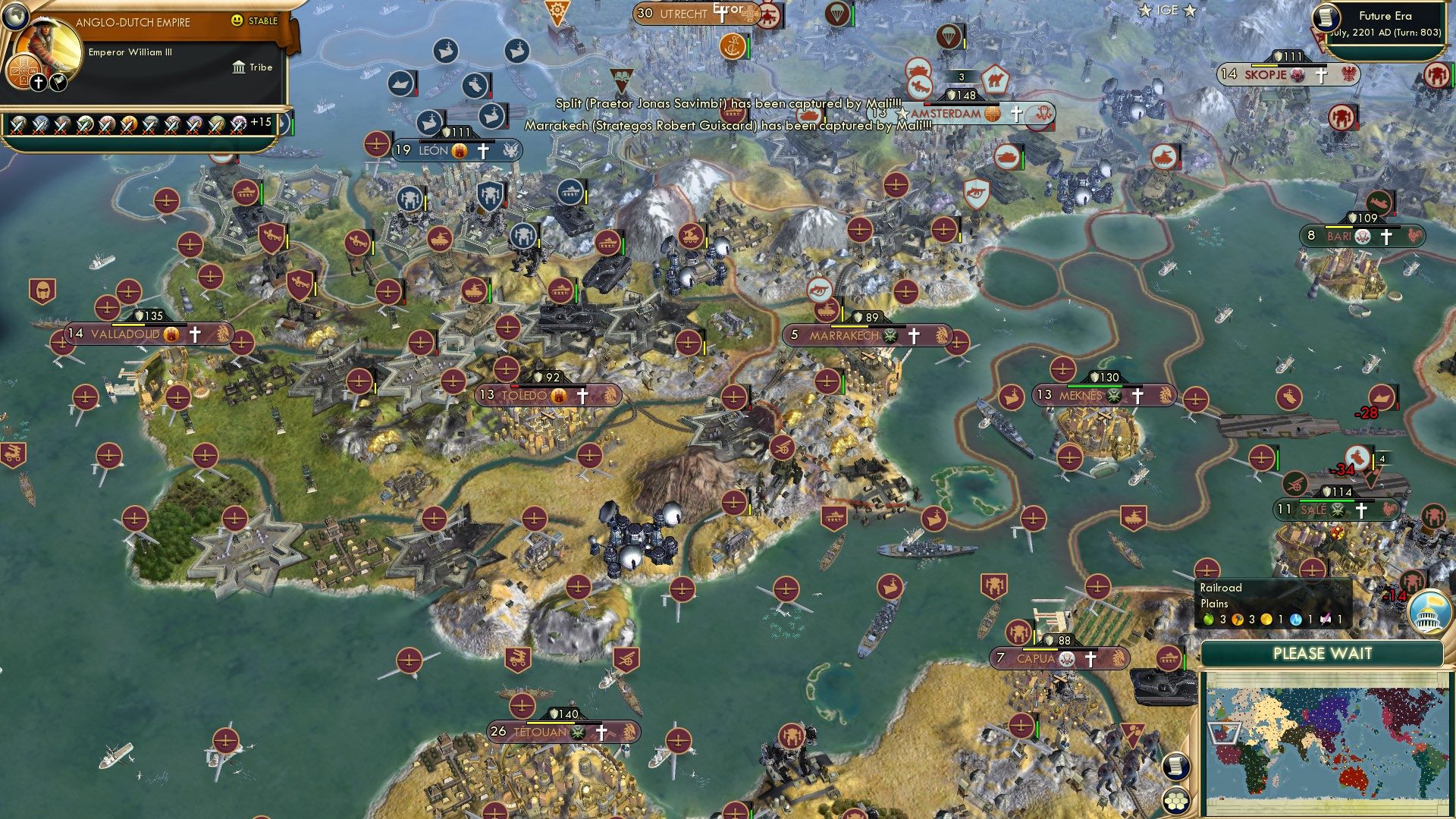Open the social policies medallion on the leader panel
The image size is (1456, 819).
pos(24,70)
